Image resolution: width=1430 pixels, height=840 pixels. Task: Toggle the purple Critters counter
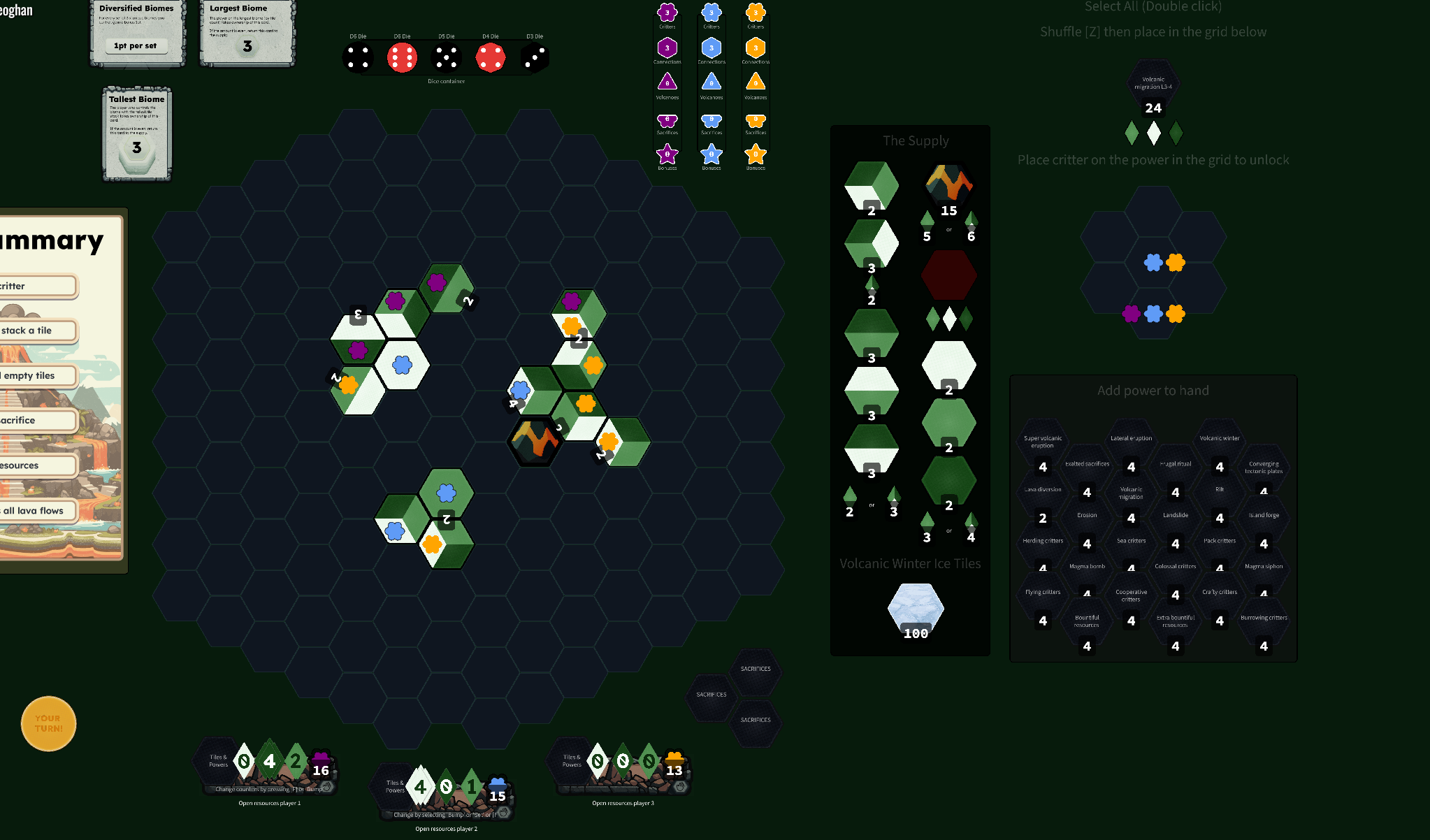[667, 13]
